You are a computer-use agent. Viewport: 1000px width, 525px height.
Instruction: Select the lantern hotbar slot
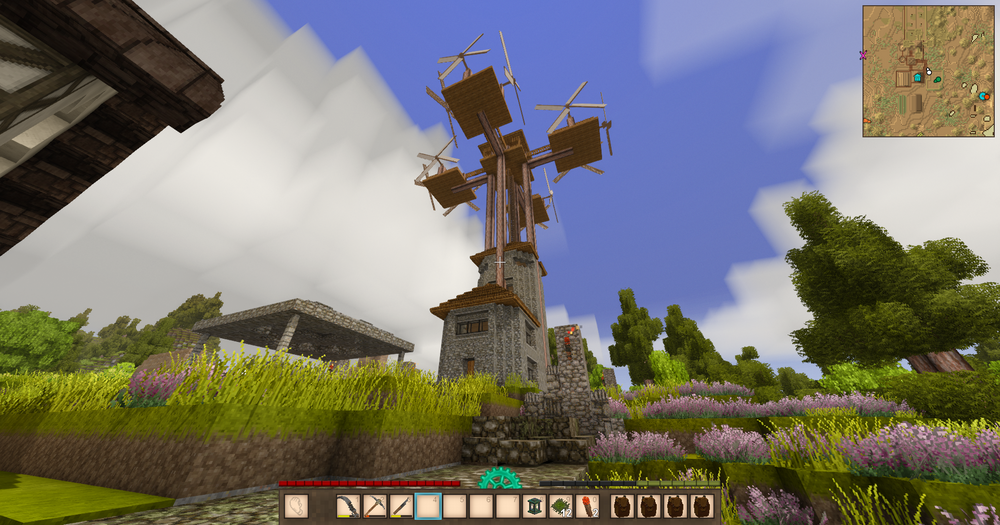535,507
